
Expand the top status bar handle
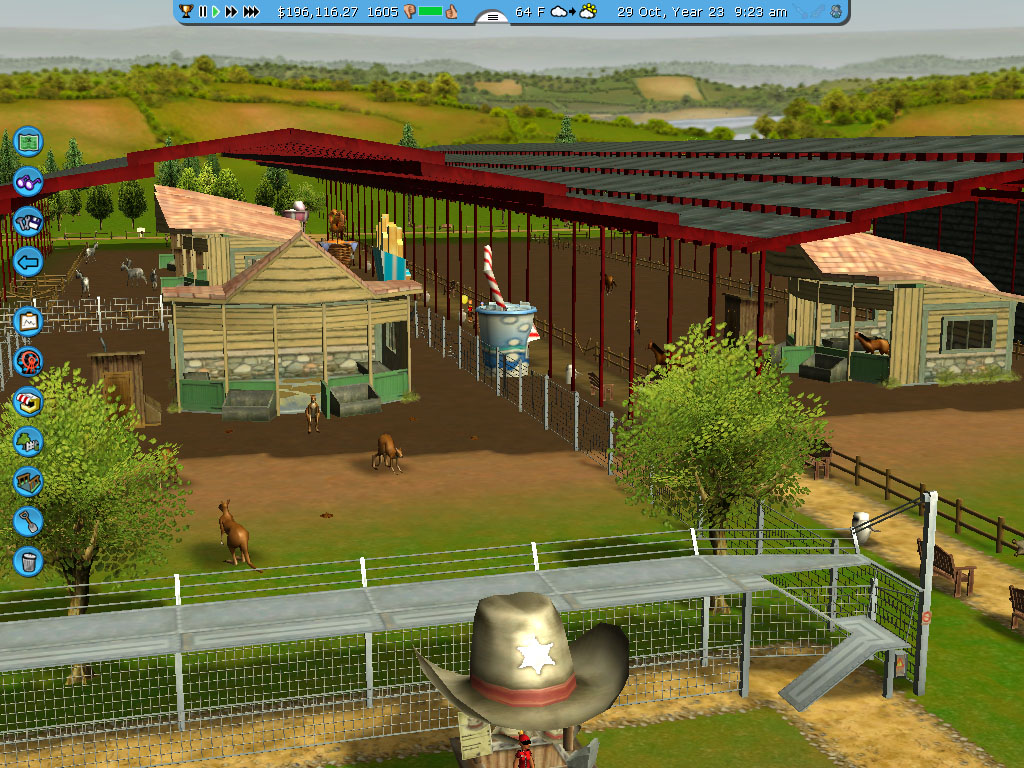pos(492,16)
